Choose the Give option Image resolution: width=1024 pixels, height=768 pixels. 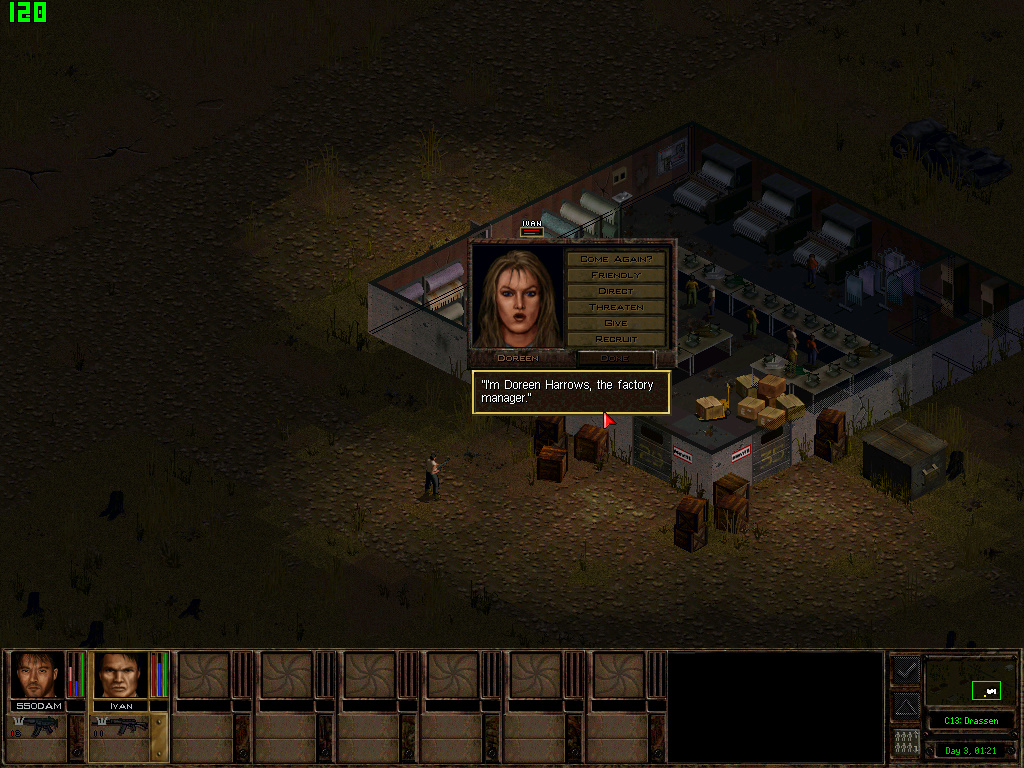pyautogui.click(x=616, y=323)
